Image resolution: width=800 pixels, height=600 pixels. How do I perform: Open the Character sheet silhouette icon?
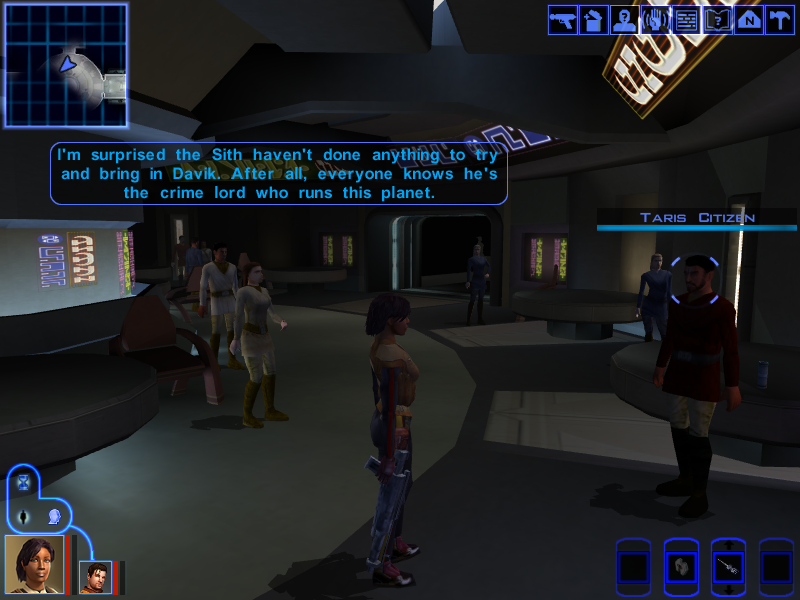tap(624, 20)
